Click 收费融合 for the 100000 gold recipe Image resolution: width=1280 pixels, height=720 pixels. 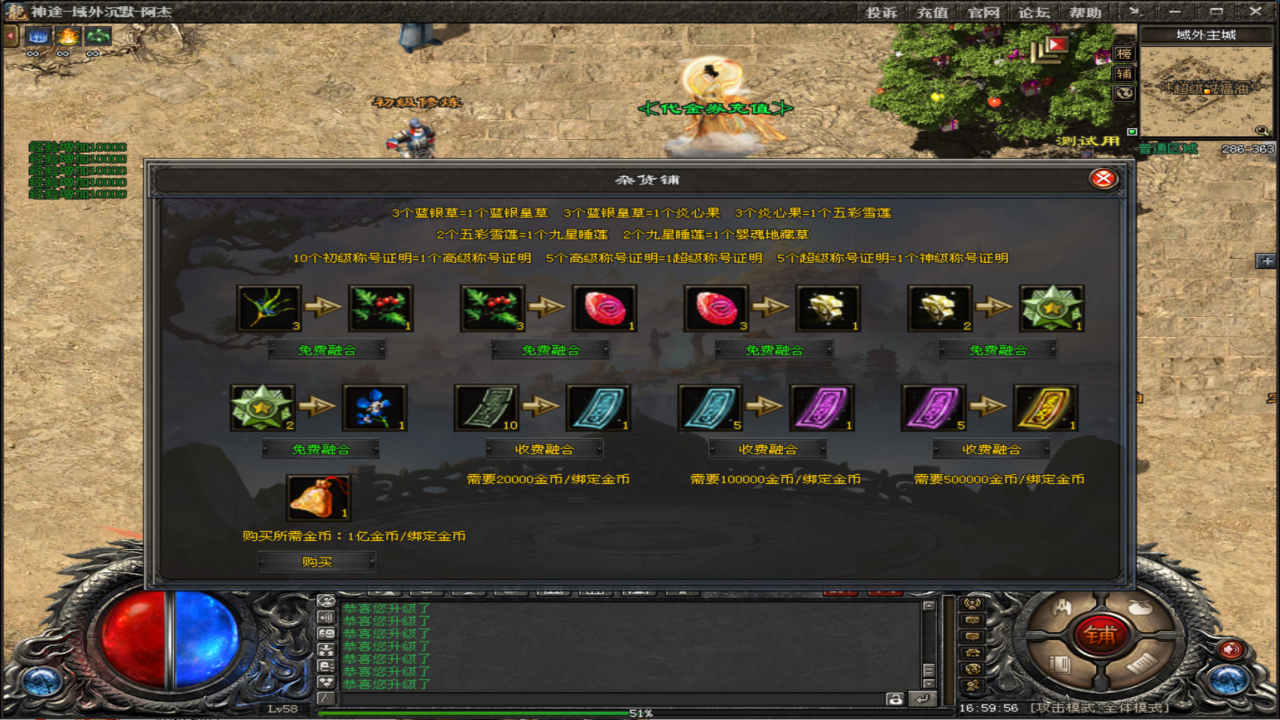coord(768,449)
